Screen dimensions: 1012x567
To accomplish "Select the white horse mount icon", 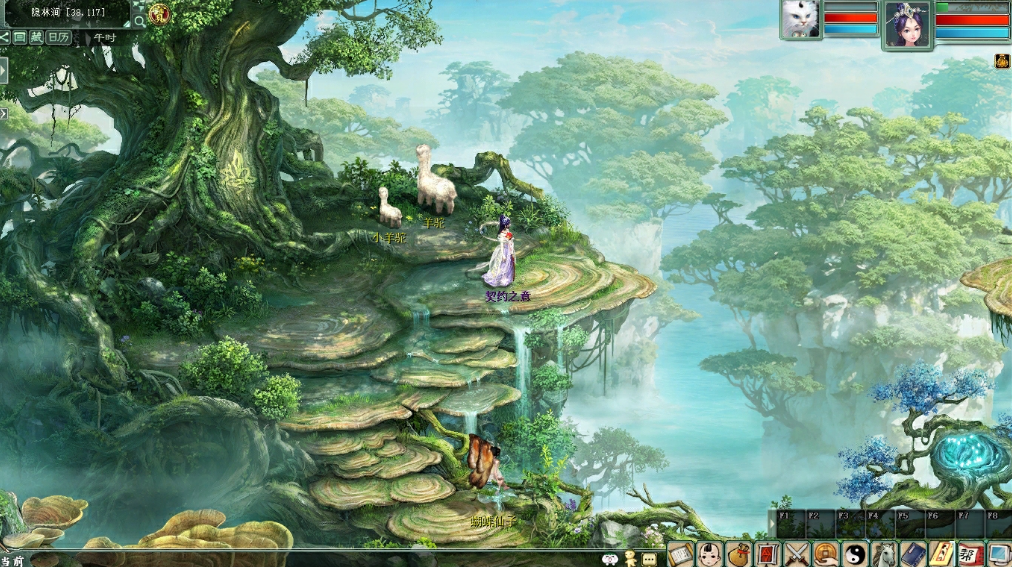I will [883, 554].
